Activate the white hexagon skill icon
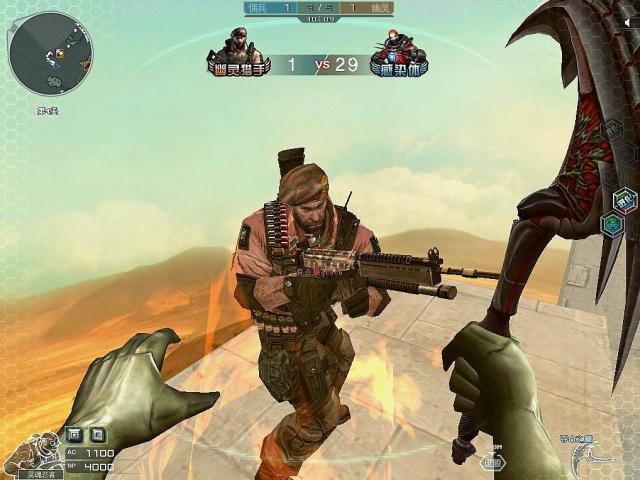 pyautogui.click(x=624, y=198)
